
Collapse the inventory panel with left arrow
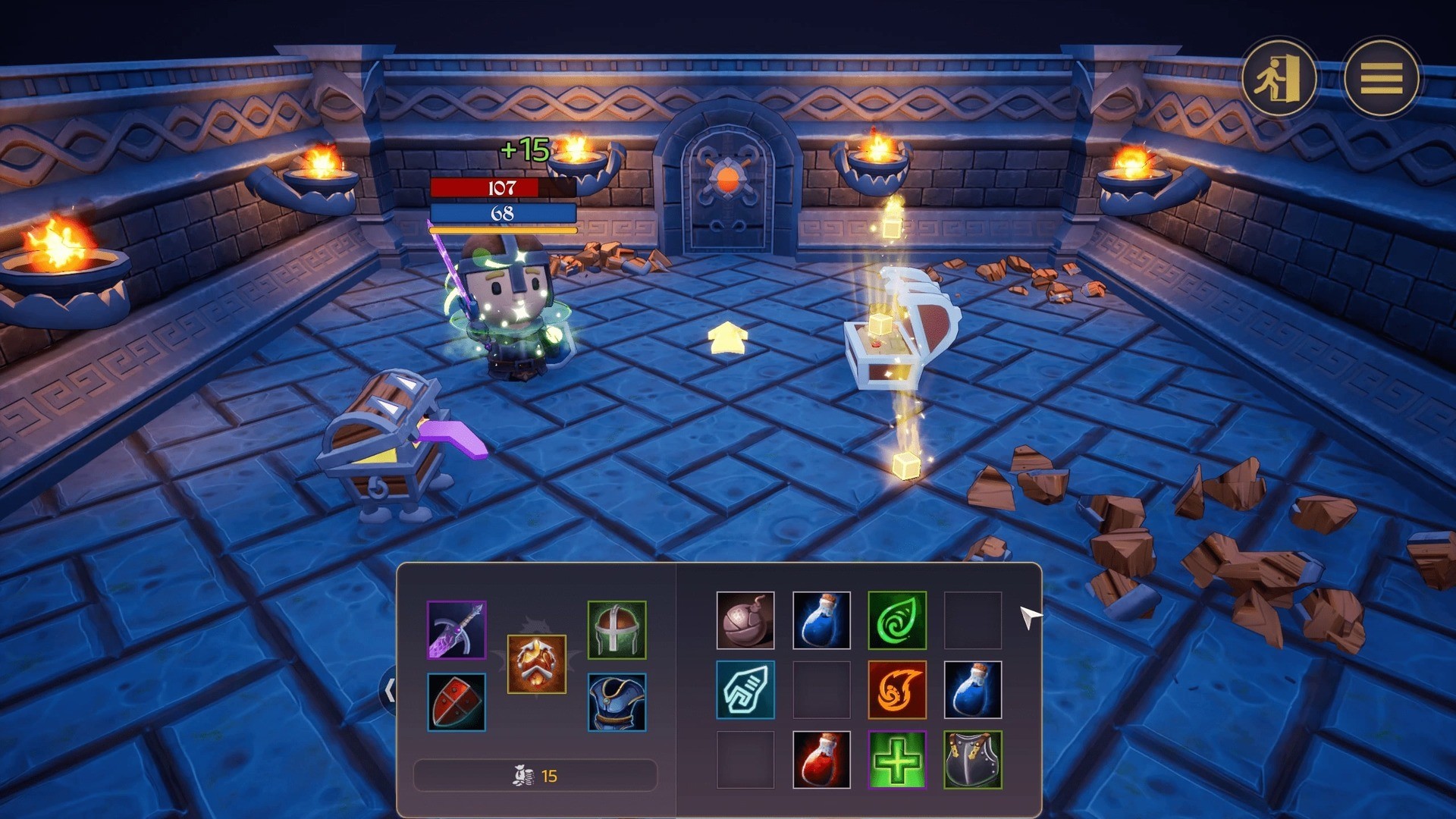click(x=389, y=691)
